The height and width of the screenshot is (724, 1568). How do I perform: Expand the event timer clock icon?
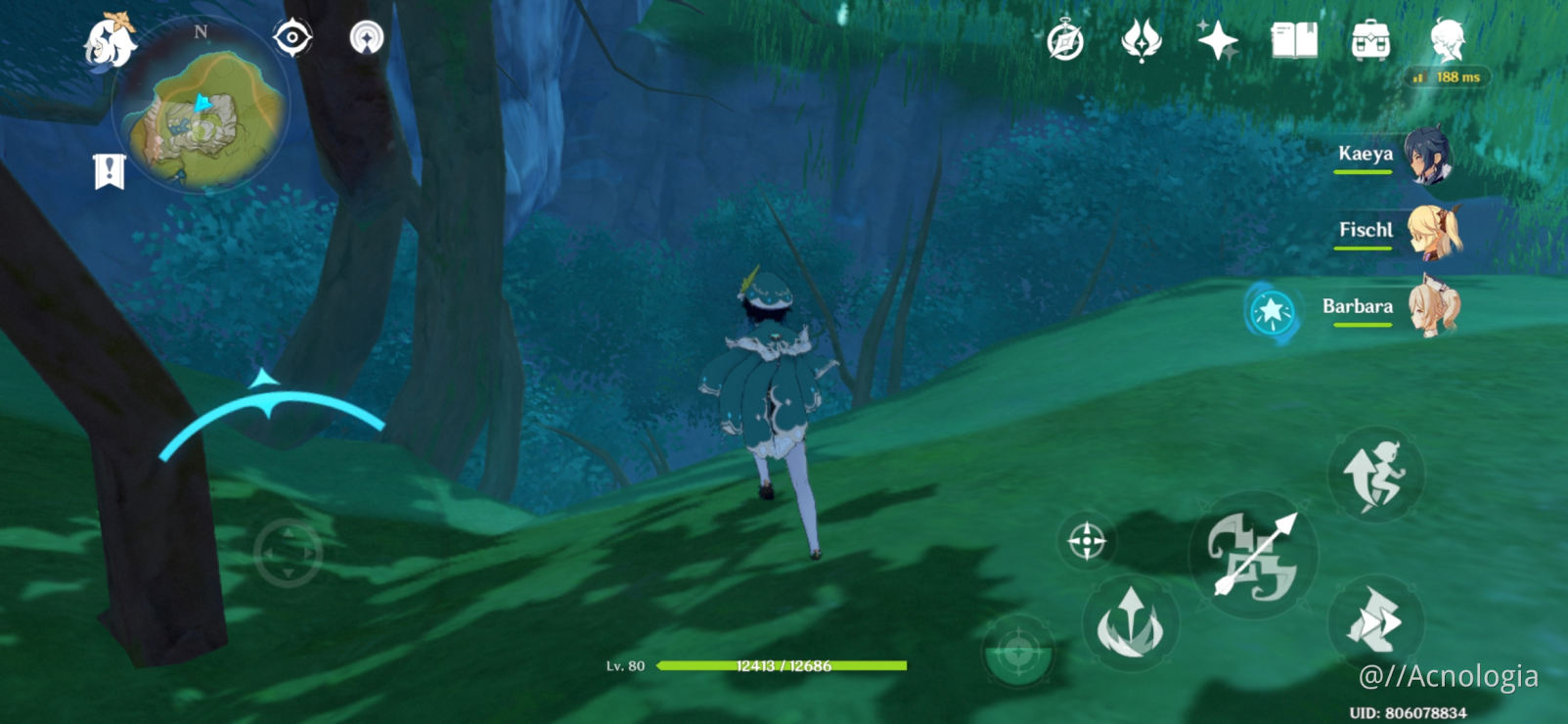click(x=1065, y=39)
